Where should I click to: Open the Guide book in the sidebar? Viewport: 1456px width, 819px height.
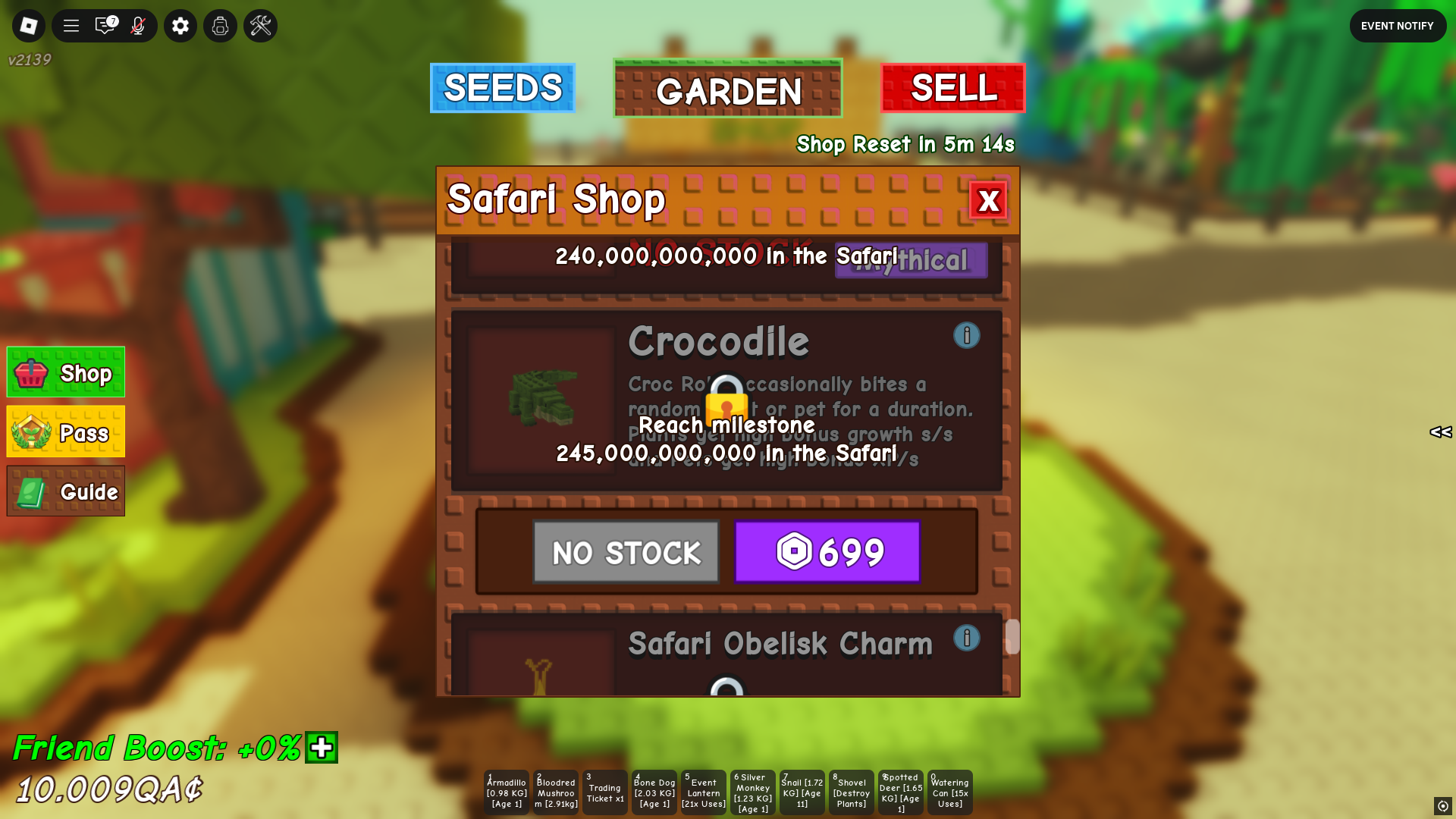coord(65,491)
